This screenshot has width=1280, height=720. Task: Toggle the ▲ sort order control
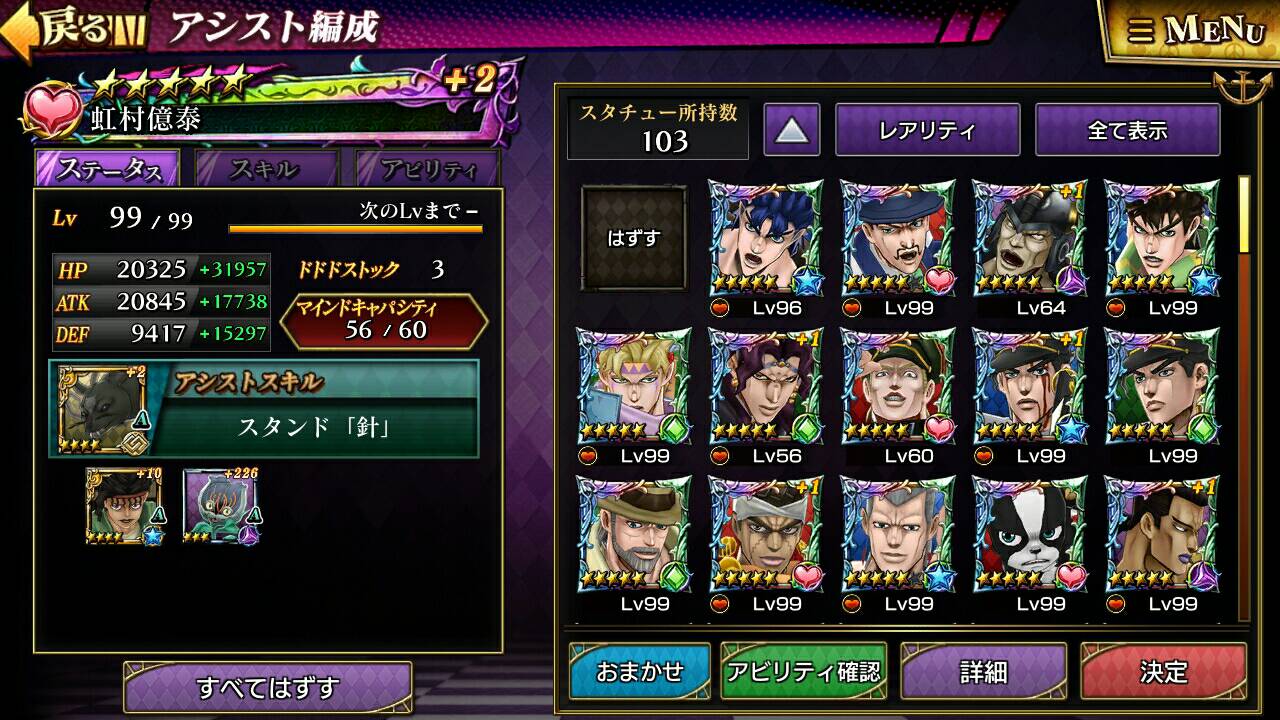click(793, 128)
